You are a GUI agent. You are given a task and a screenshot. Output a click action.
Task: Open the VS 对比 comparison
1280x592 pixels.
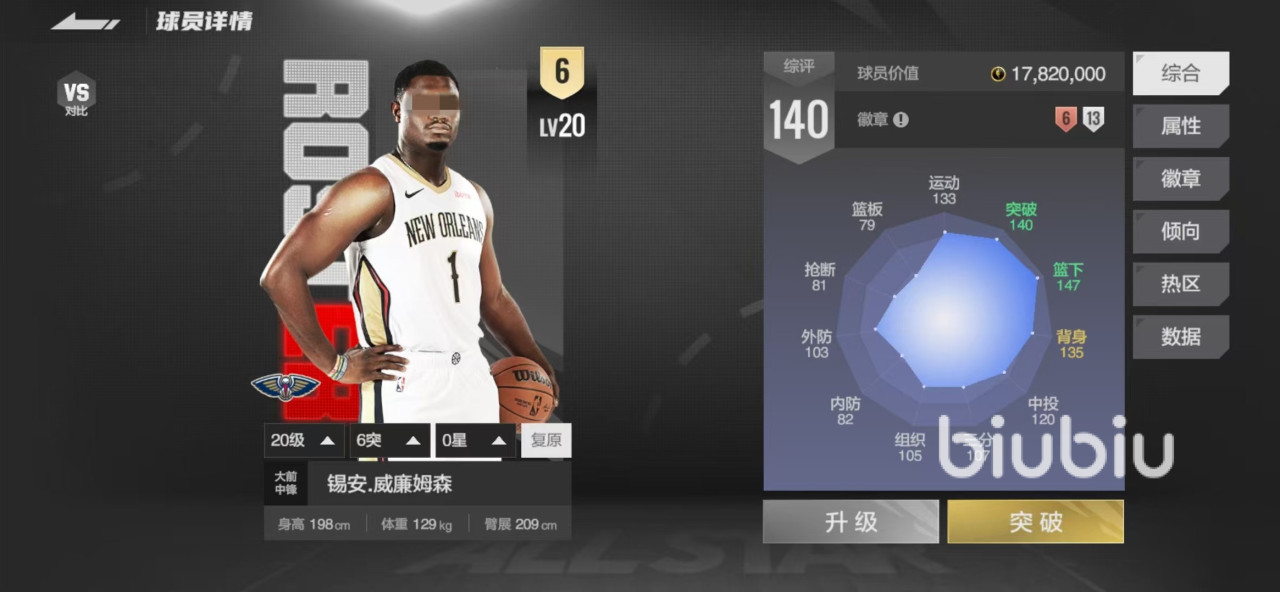76,94
